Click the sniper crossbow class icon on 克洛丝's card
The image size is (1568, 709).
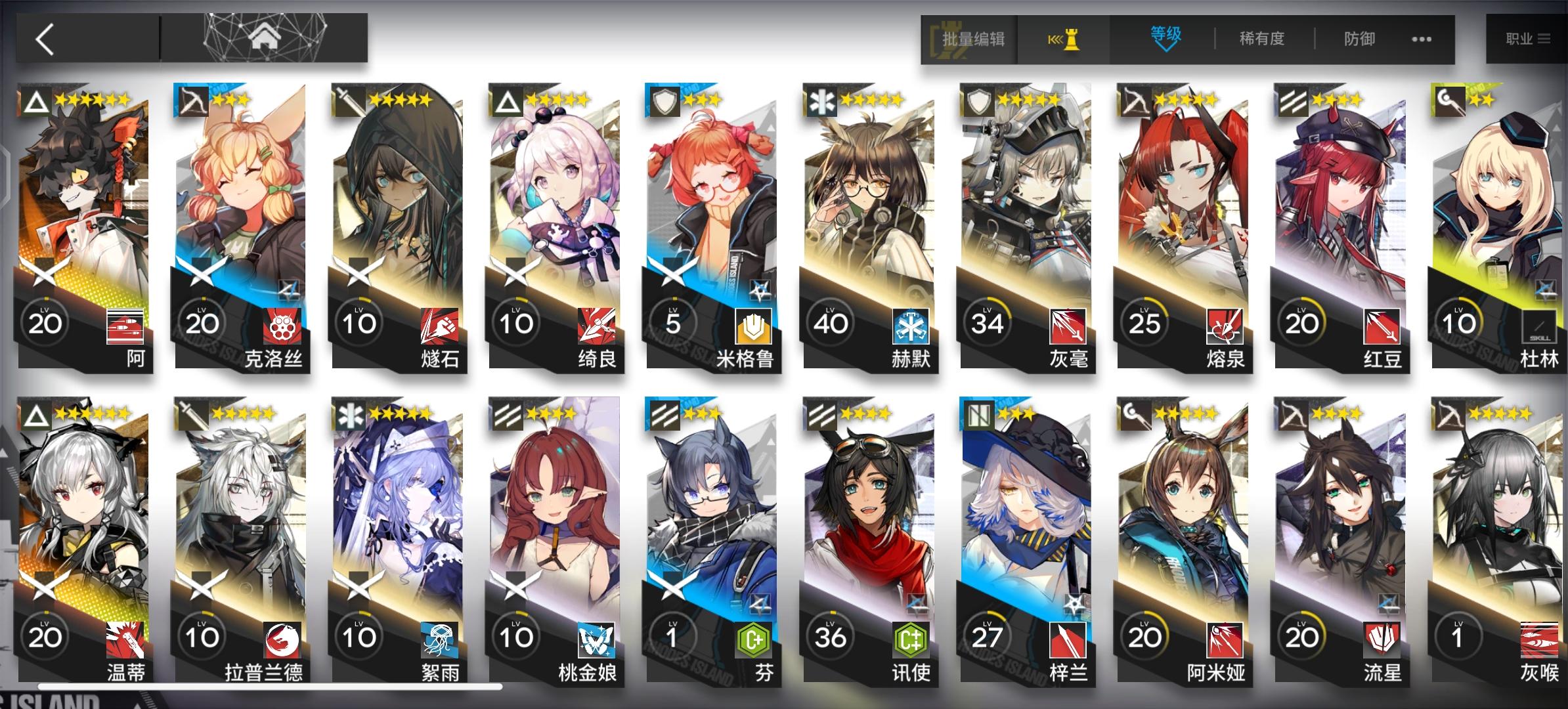pos(192,102)
